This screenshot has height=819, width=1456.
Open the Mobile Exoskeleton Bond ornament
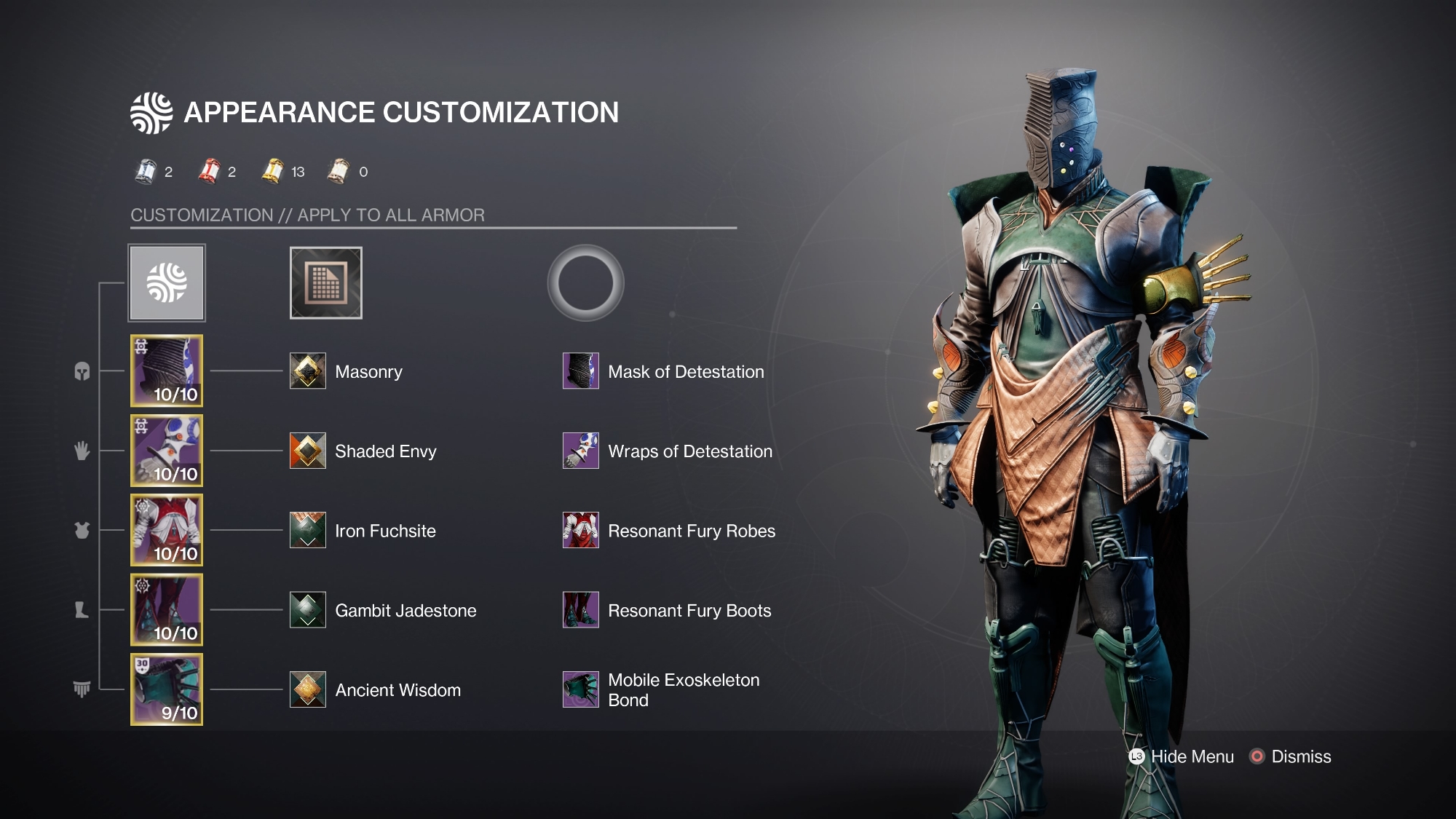pos(581,689)
